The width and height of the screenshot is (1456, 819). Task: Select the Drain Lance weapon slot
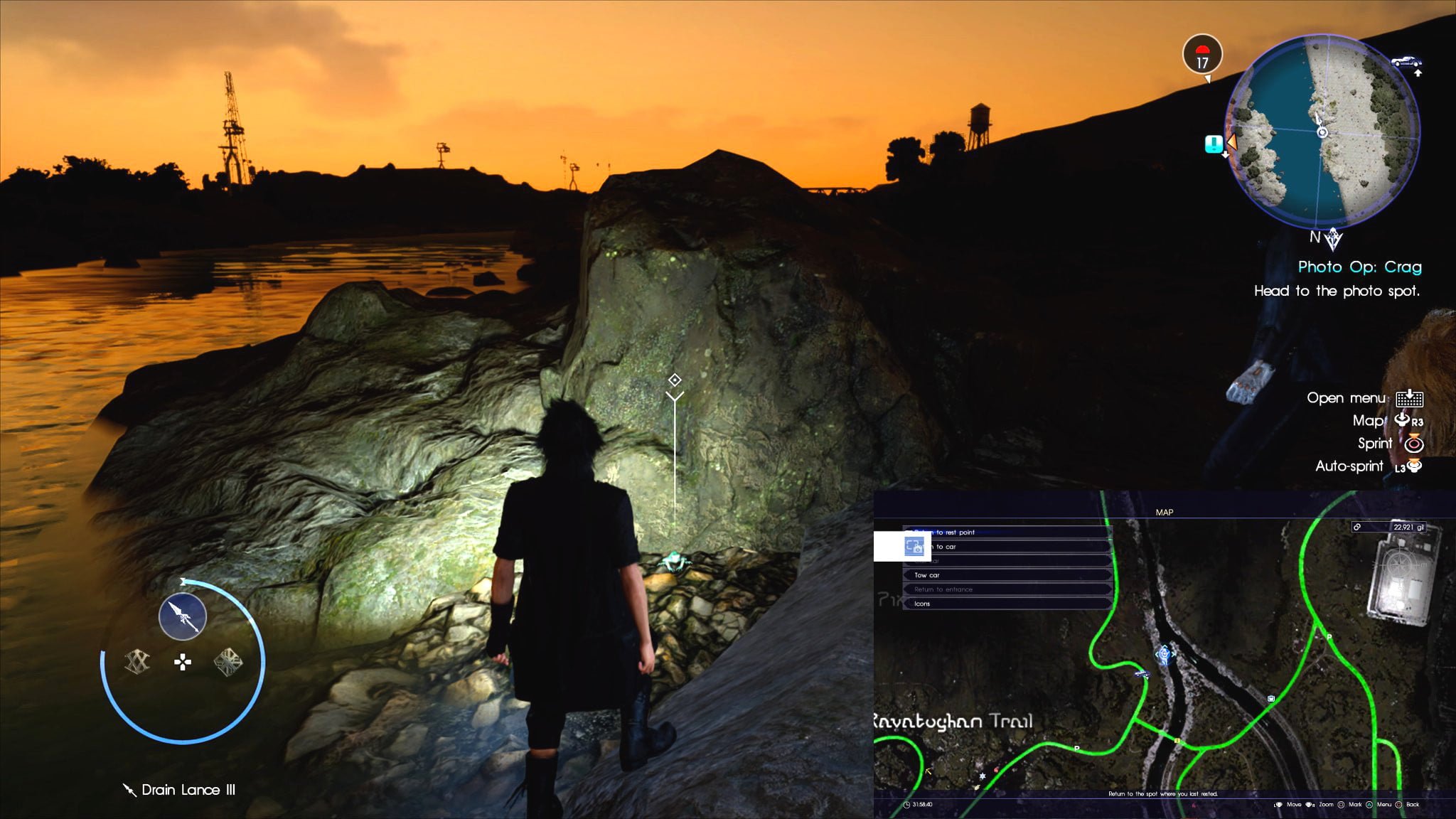coord(183,616)
